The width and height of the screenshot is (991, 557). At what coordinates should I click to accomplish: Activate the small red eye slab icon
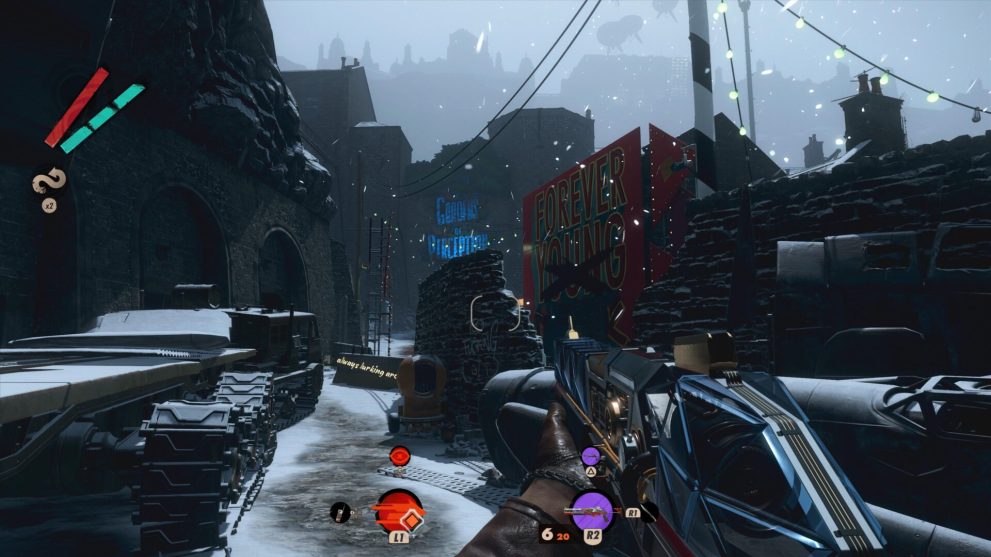399,456
